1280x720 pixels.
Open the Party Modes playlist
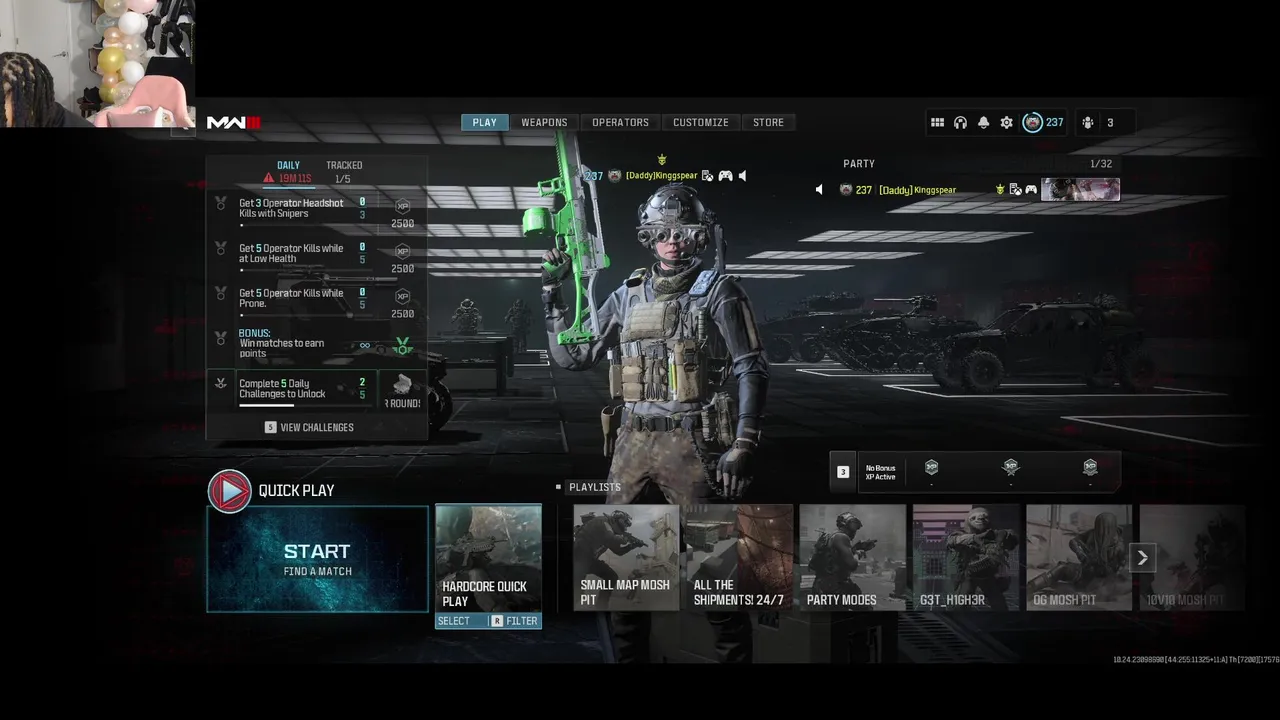(852, 557)
